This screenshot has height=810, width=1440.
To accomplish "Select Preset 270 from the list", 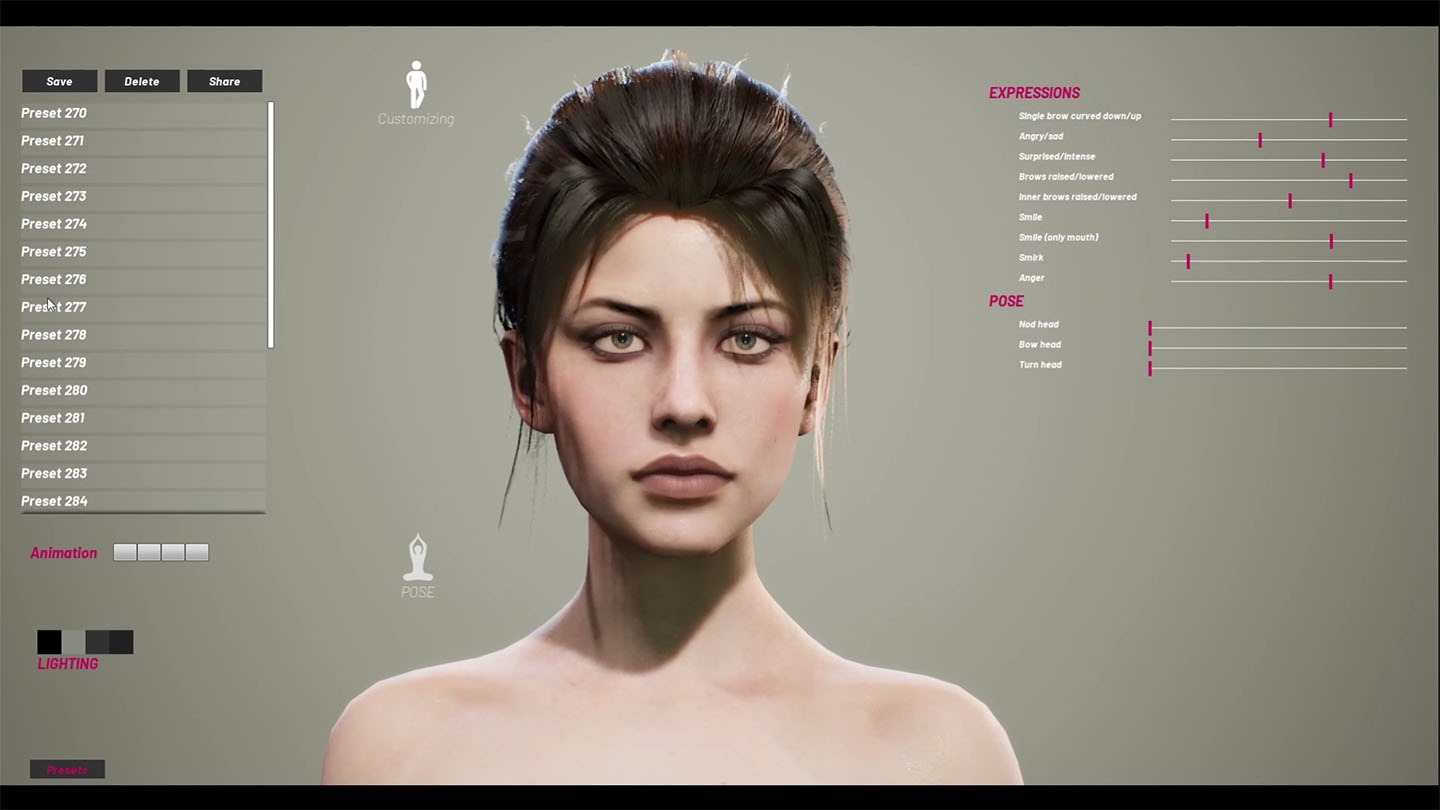I will [x=54, y=113].
